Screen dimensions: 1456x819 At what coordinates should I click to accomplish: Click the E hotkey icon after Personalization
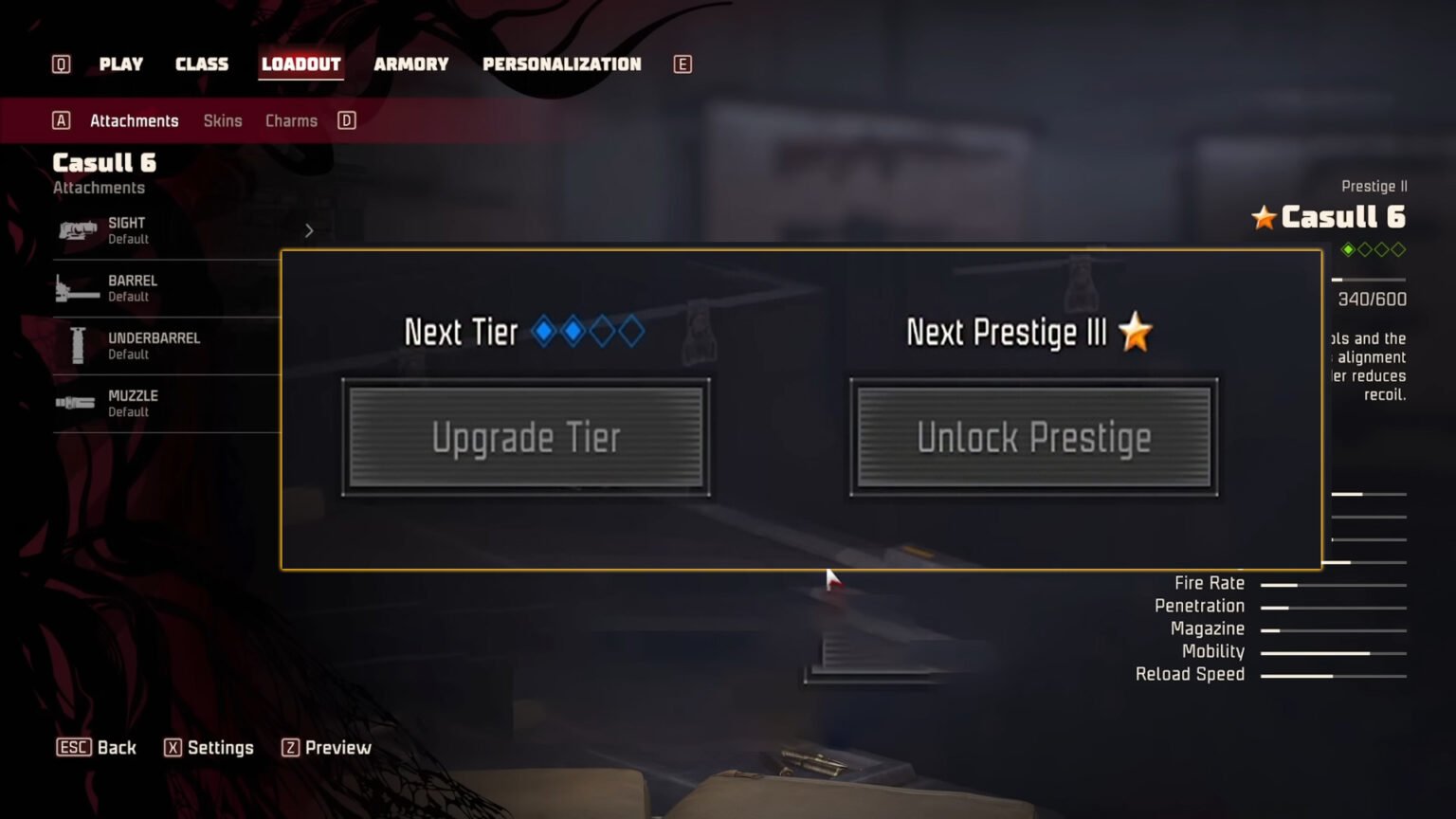(682, 64)
